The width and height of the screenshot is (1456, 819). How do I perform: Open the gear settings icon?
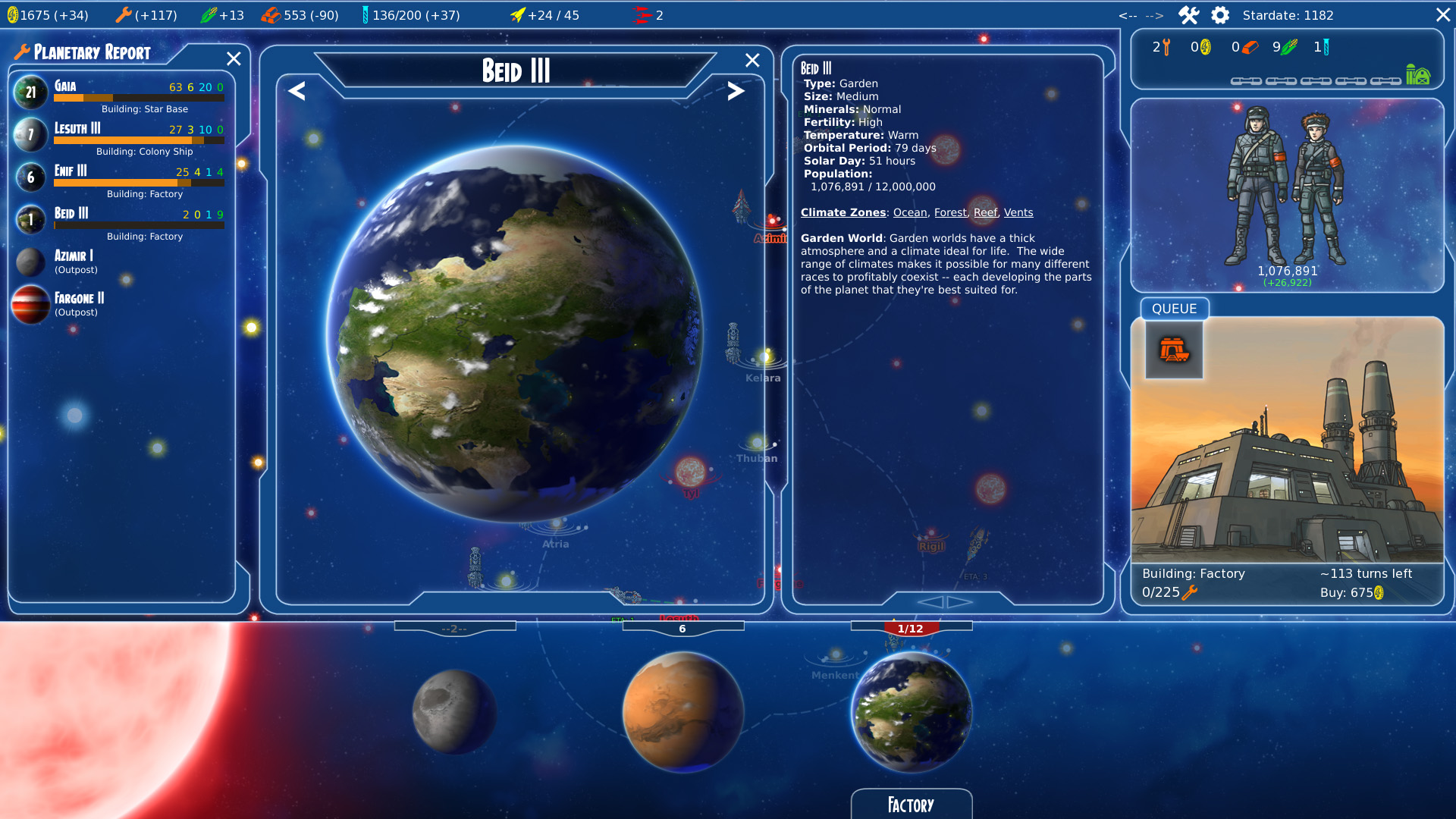pyautogui.click(x=1220, y=15)
